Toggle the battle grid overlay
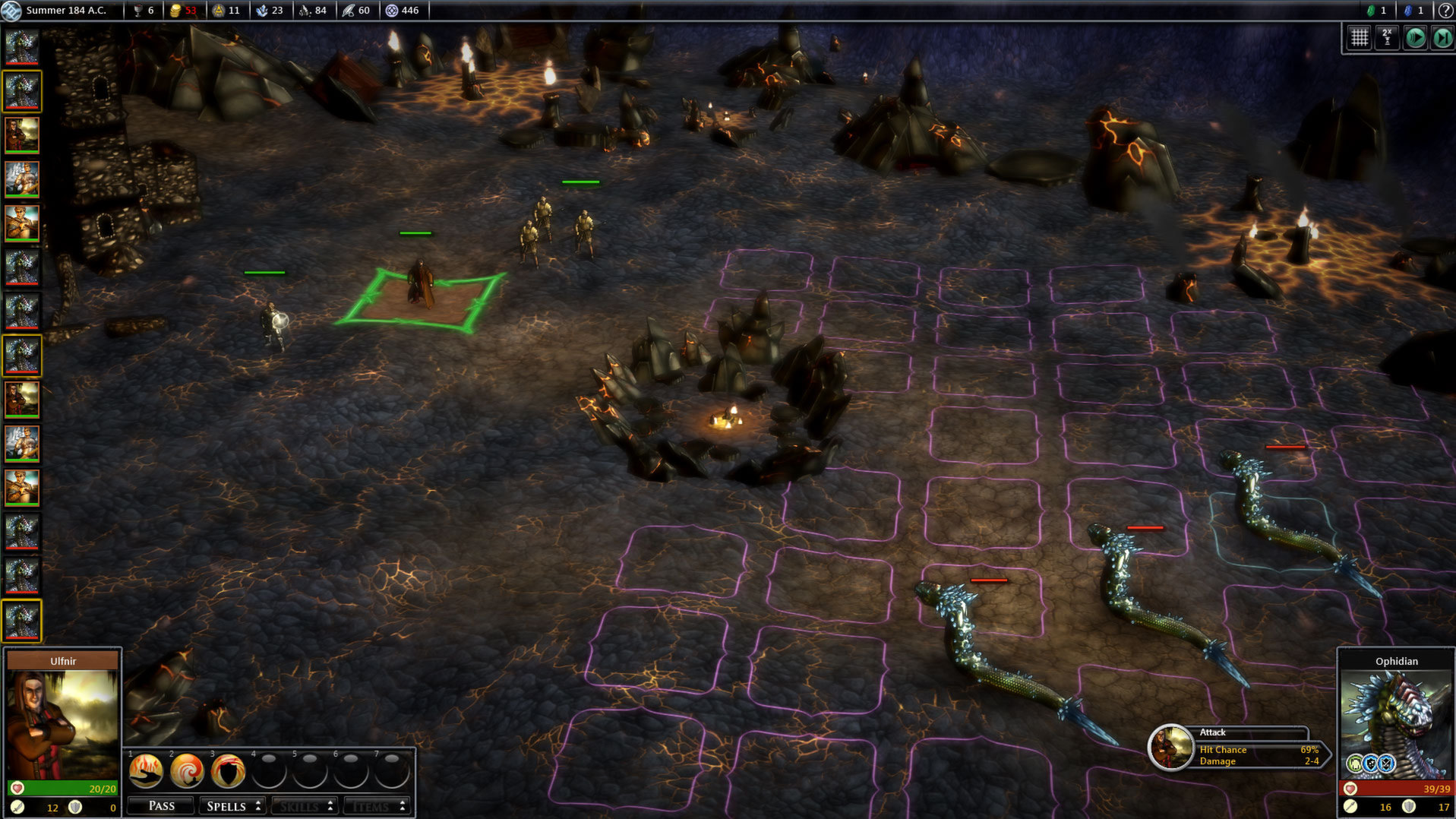 1359,37
